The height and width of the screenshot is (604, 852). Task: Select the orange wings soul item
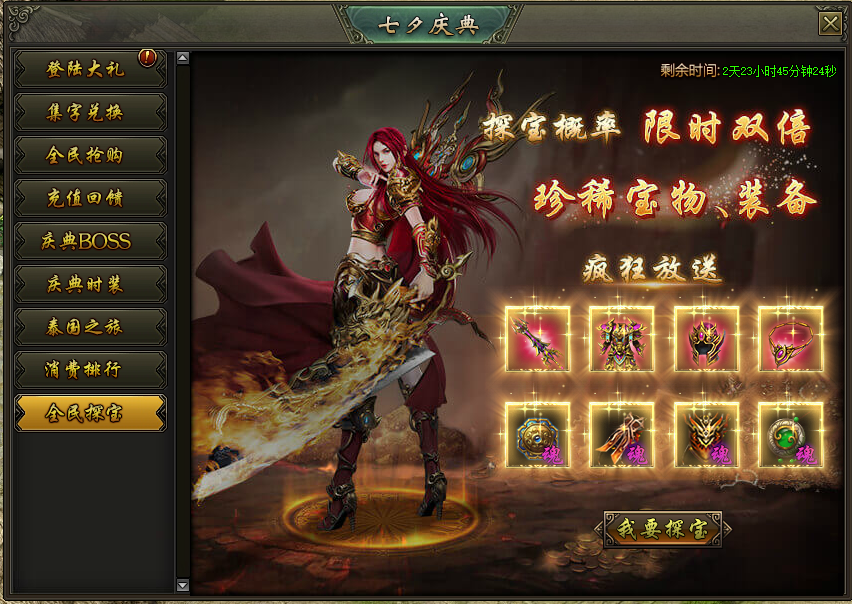[622, 435]
